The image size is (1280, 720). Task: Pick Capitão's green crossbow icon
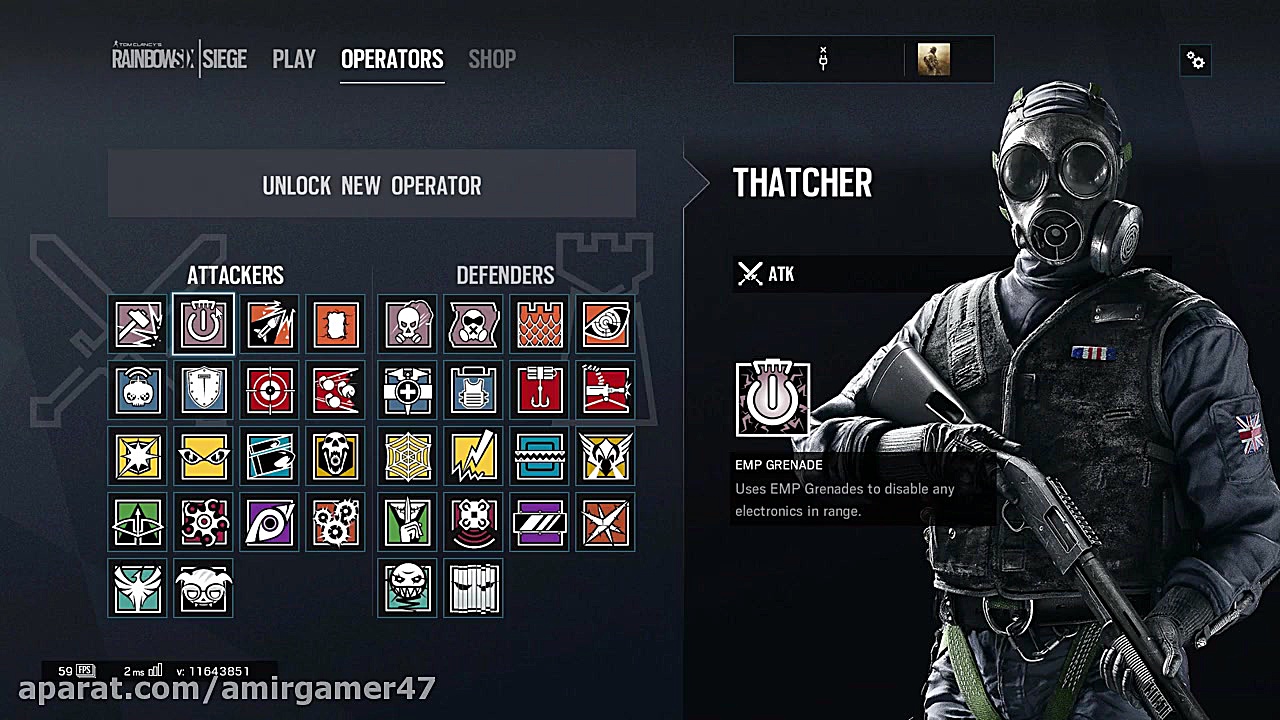(x=139, y=522)
